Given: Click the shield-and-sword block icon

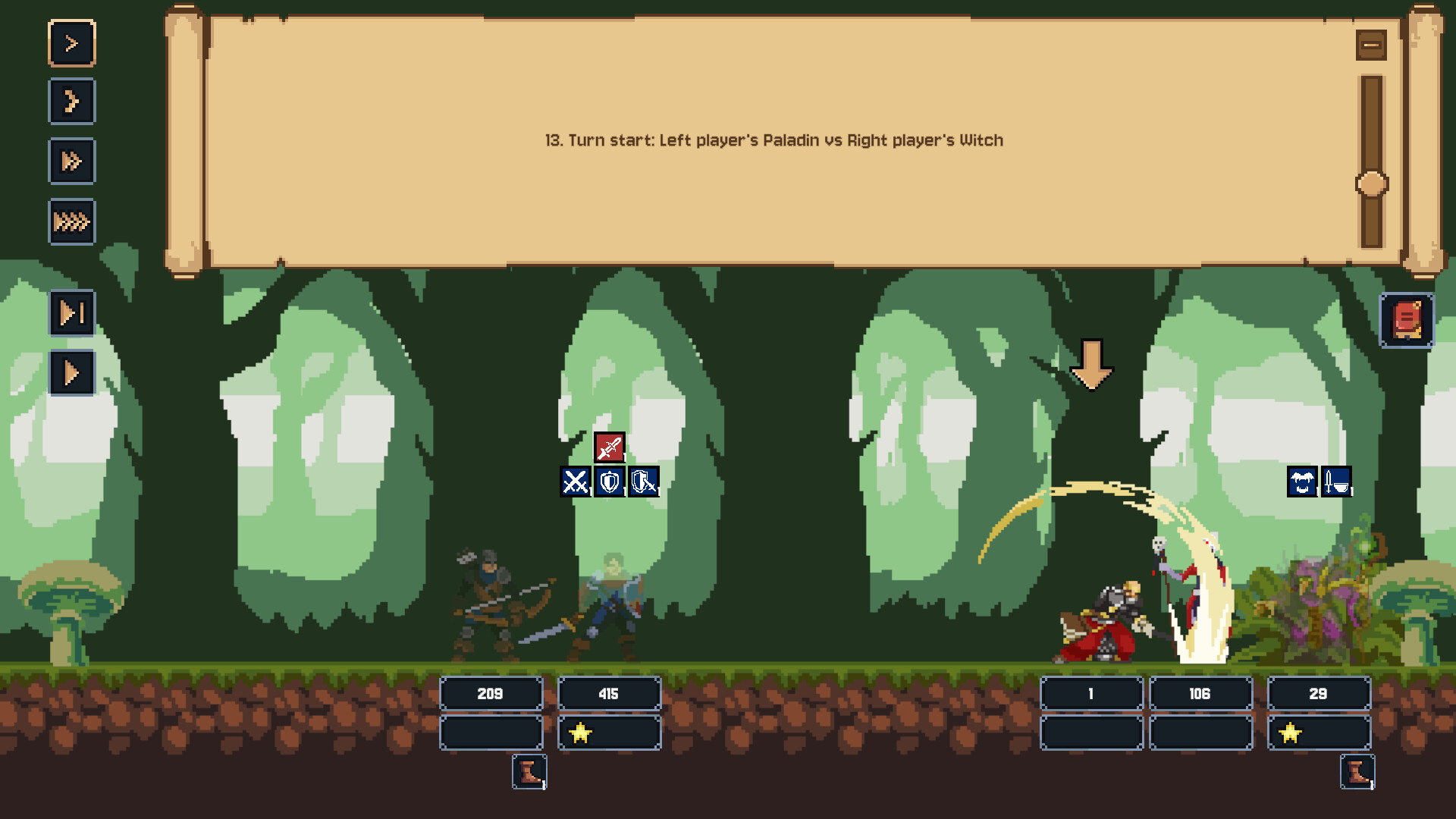Looking at the screenshot, I should 642,482.
